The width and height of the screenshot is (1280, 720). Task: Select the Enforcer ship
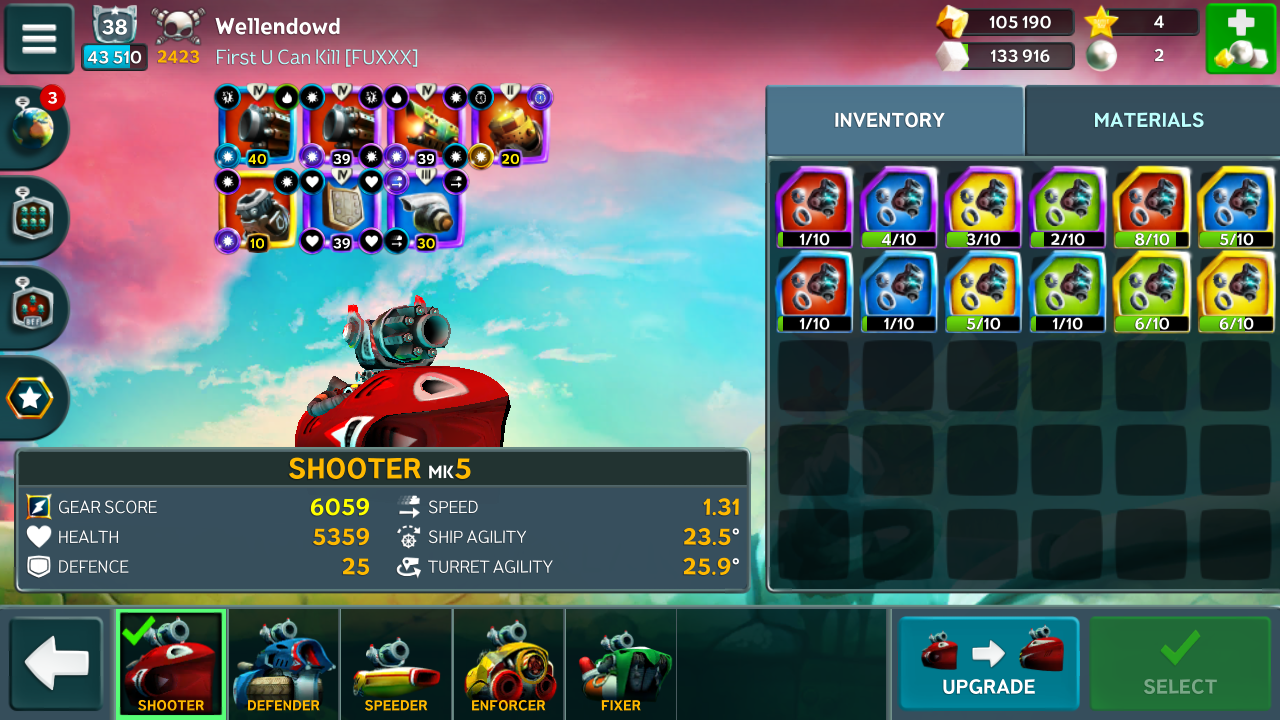click(x=508, y=665)
